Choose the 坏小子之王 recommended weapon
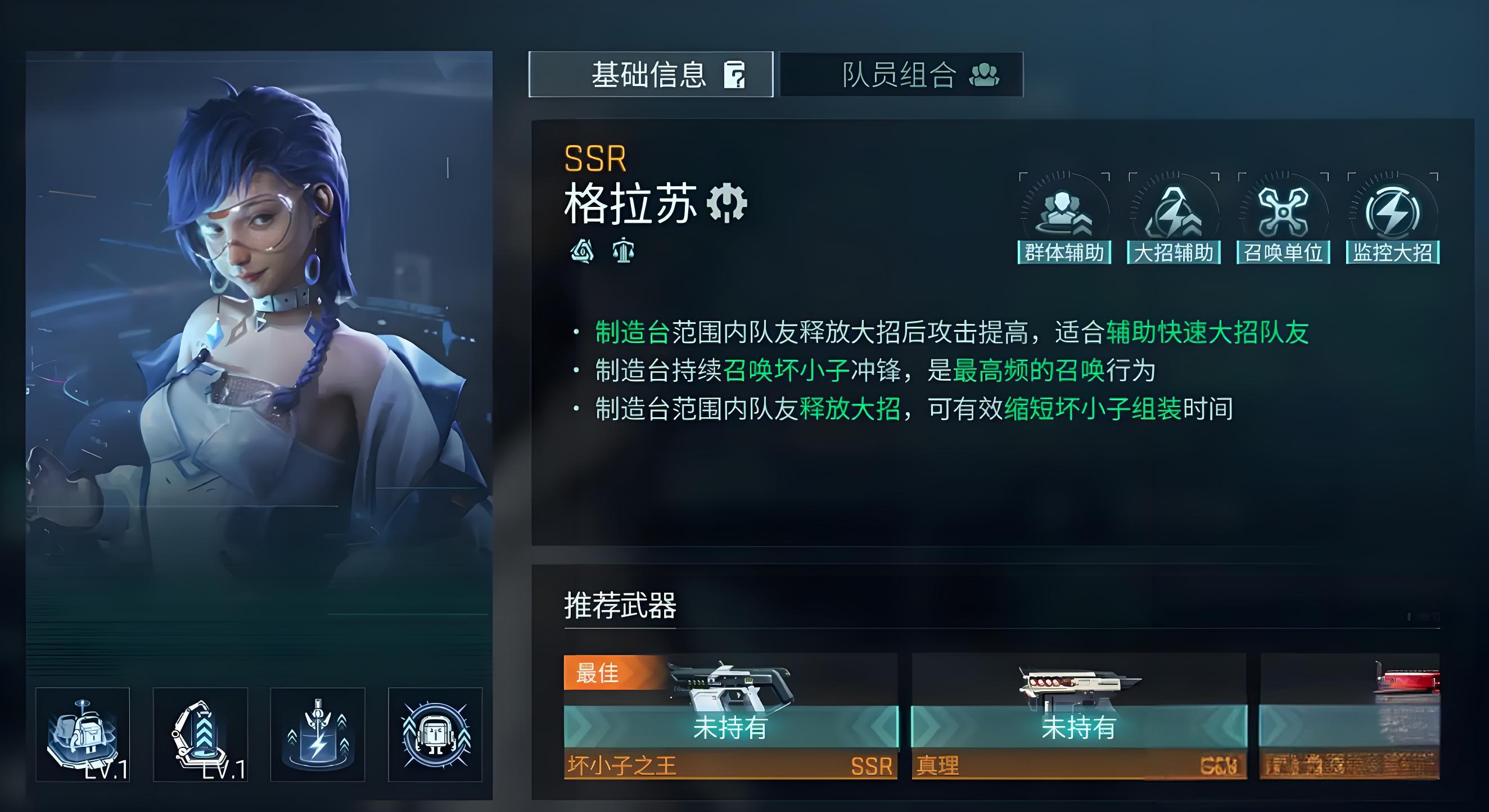The height and width of the screenshot is (812, 1489). (x=730, y=716)
